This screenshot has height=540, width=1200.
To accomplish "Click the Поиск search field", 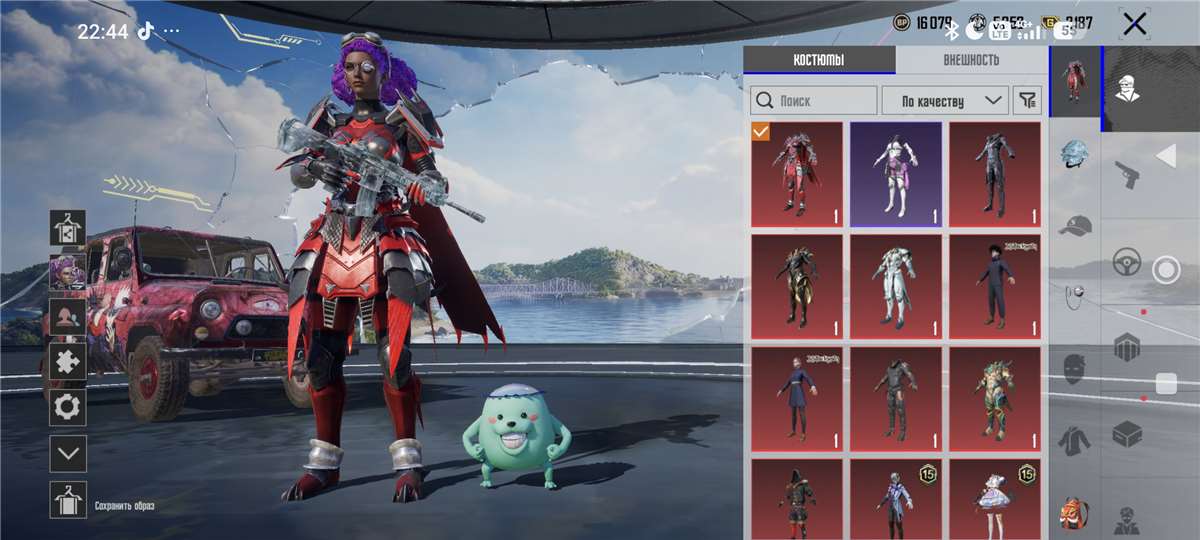I will [x=814, y=100].
